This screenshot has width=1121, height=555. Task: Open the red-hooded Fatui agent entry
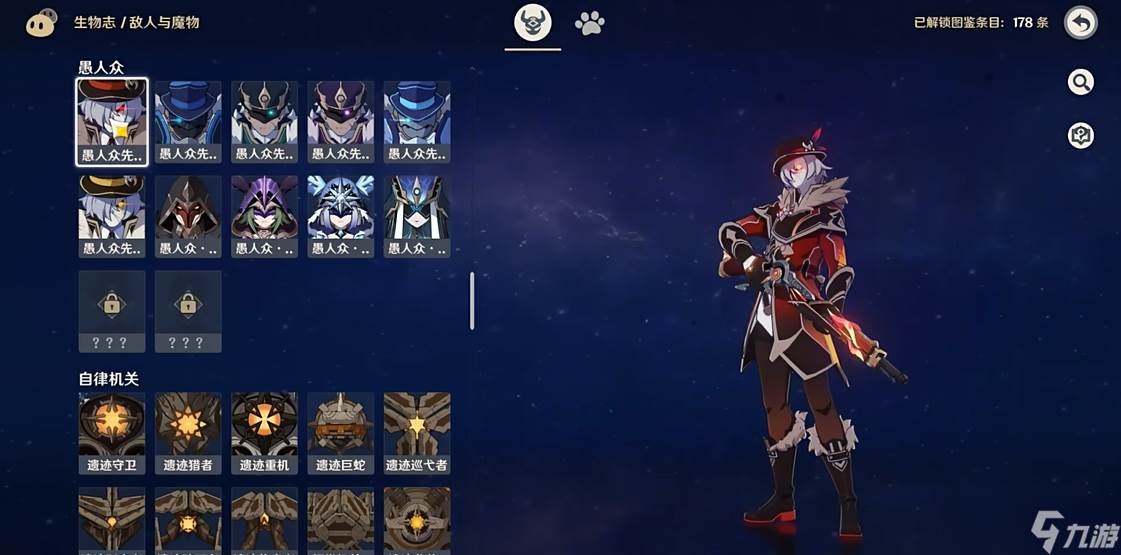coord(188,216)
